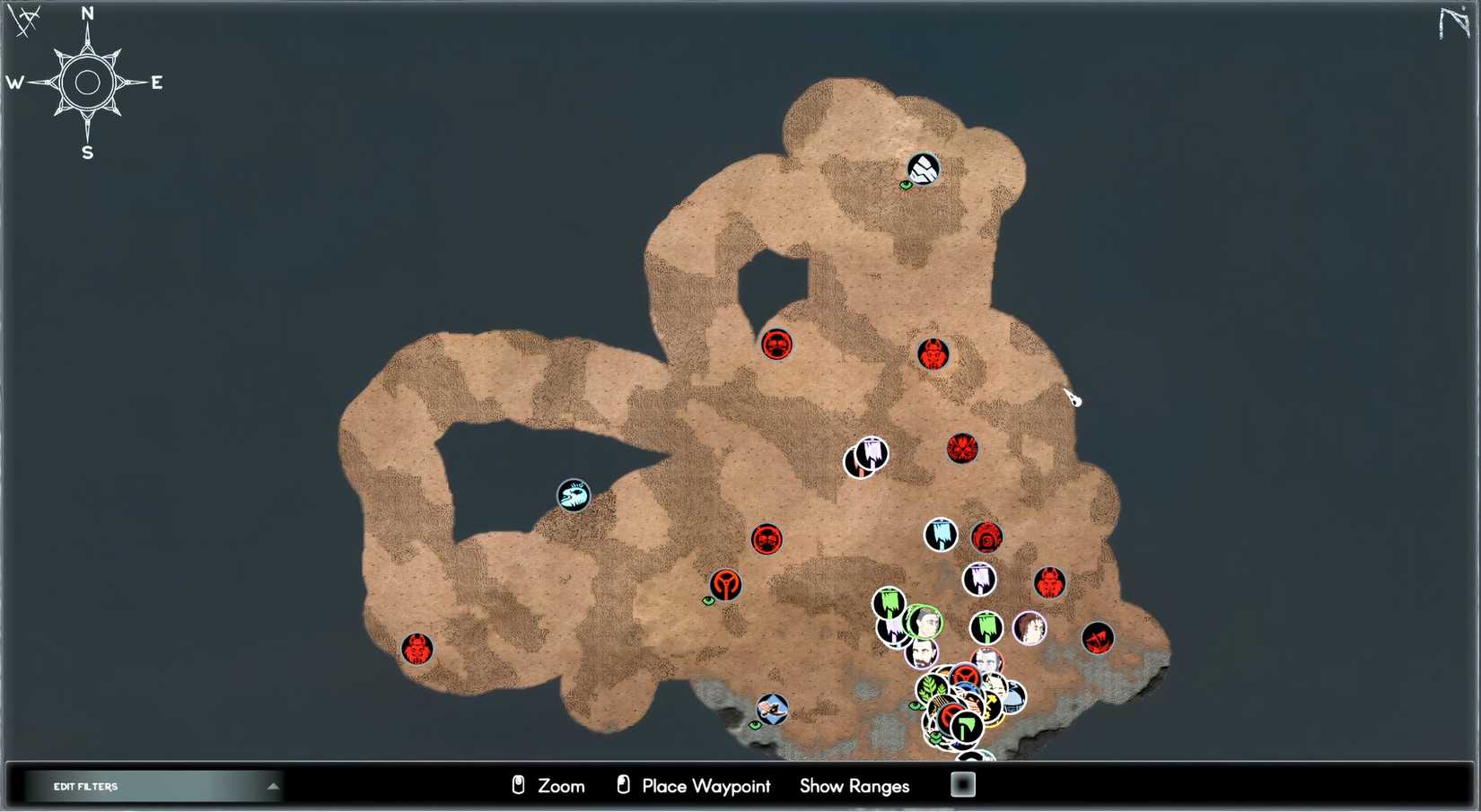Viewport: 1481px width, 812px height.
Task: Choose the red shipwreck map marker
Action: coord(1097,638)
